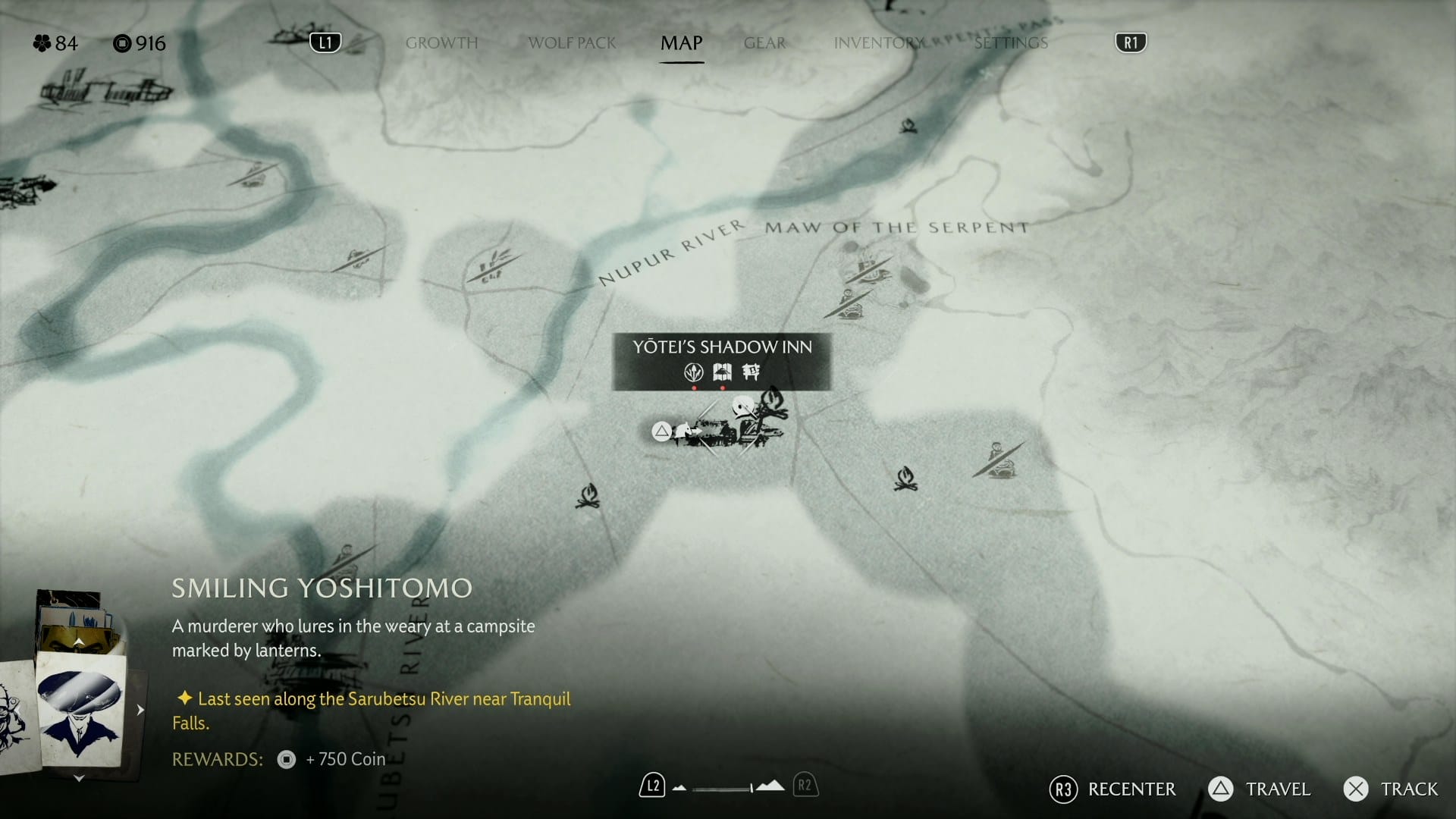Click the down arrow below the bounty card
This screenshot has width=1456, height=819.
pyautogui.click(x=78, y=777)
